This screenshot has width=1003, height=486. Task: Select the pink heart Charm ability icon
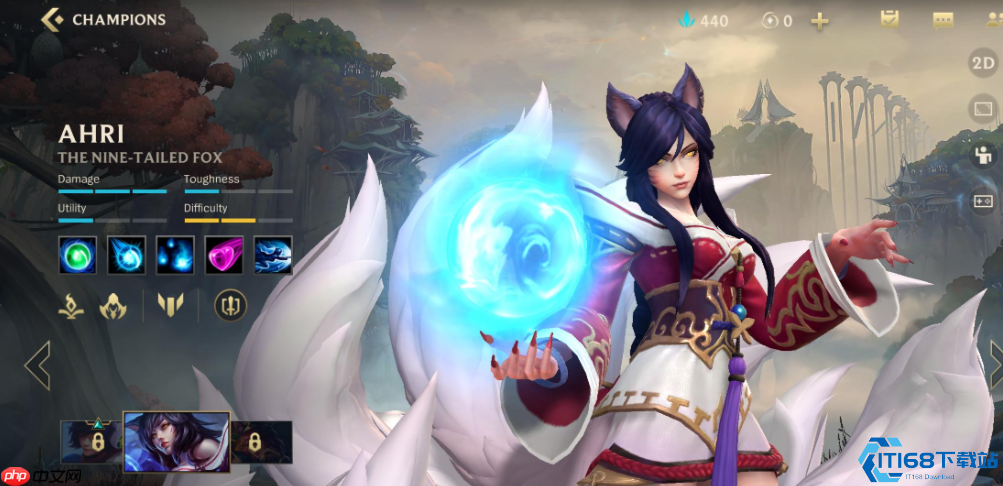(224, 255)
